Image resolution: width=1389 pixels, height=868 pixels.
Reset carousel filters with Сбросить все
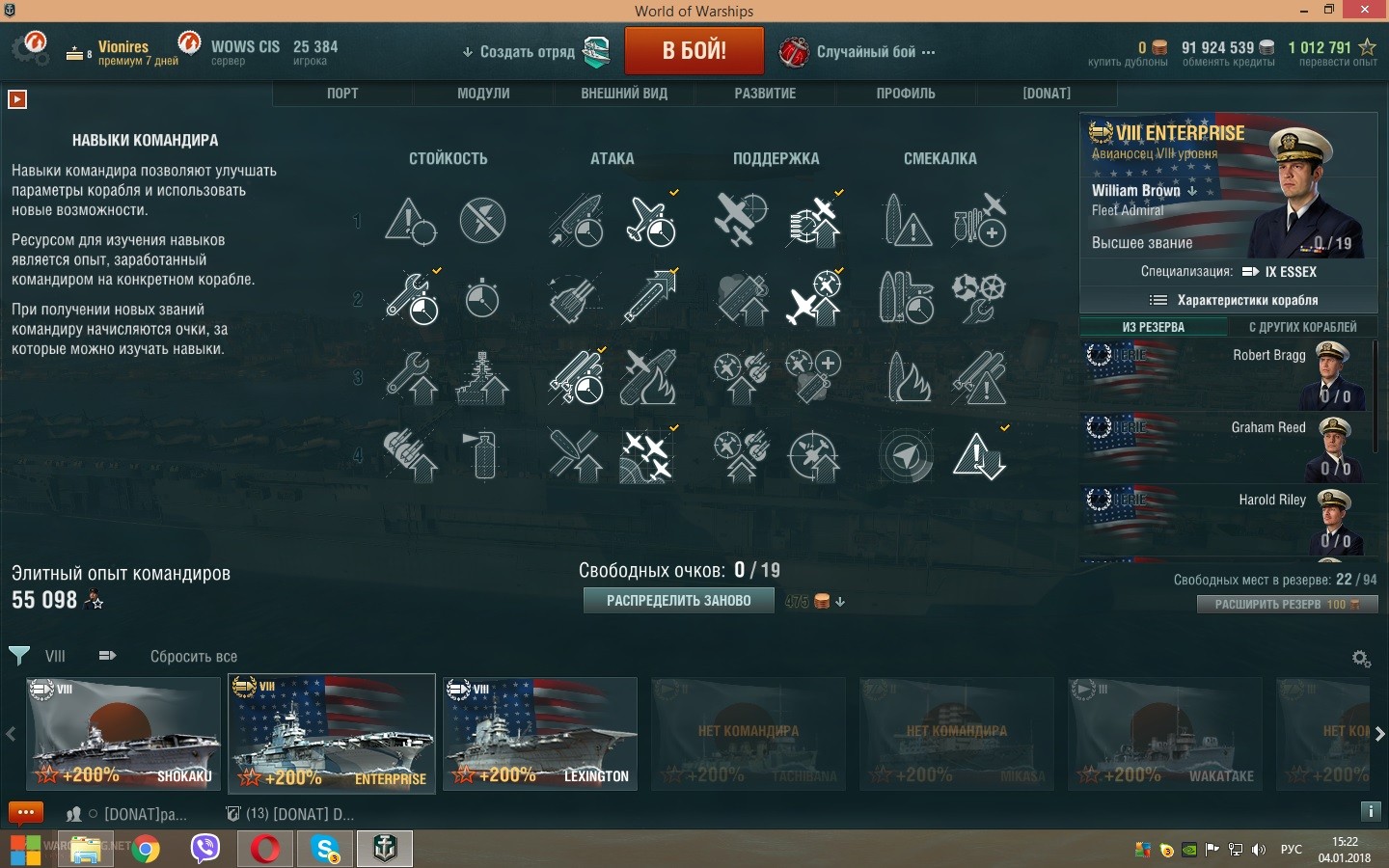(x=193, y=657)
